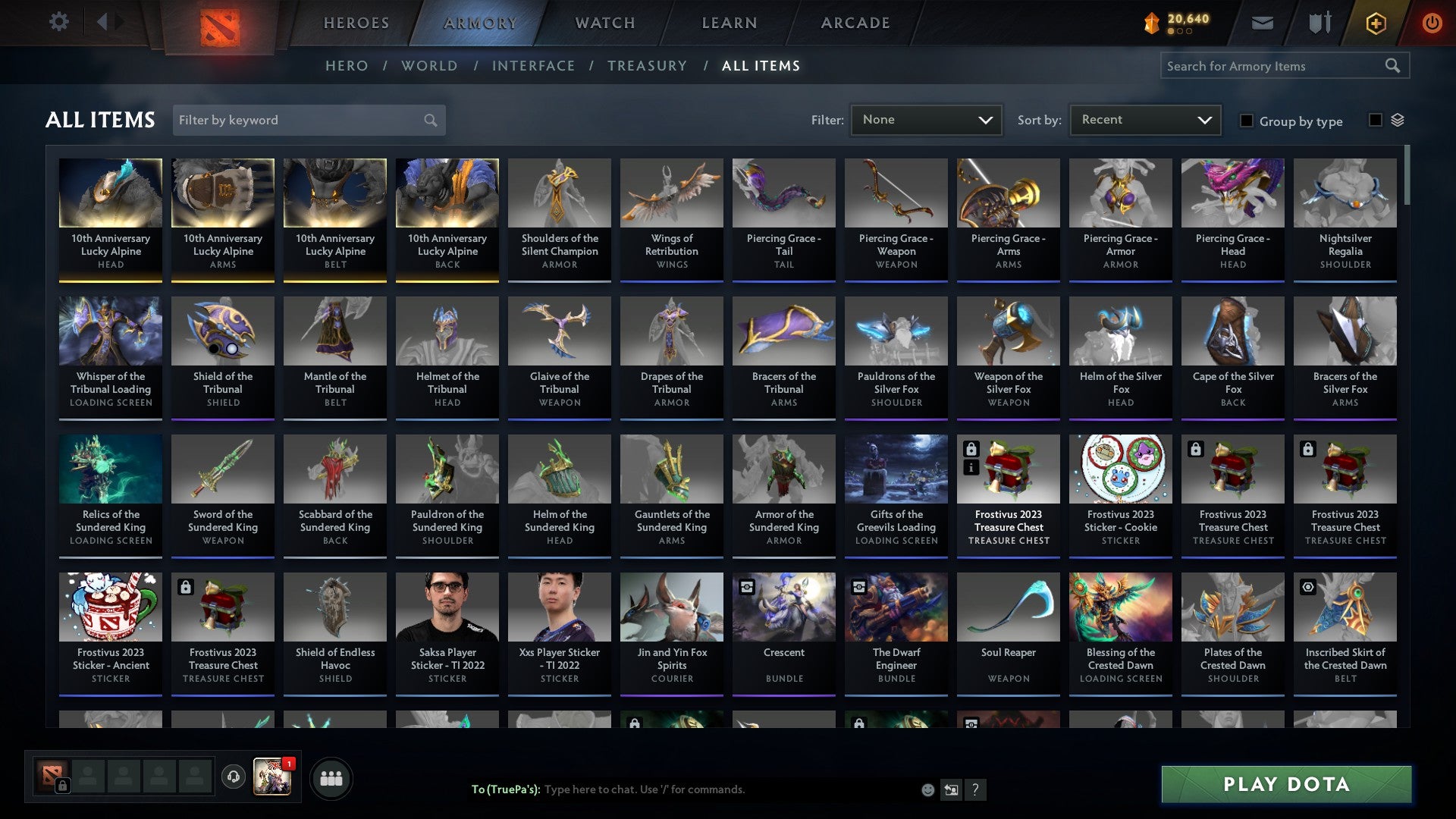Toggle the unlabeled checkbox left of layers icon
Image resolution: width=1456 pixels, height=819 pixels.
pyautogui.click(x=1375, y=120)
